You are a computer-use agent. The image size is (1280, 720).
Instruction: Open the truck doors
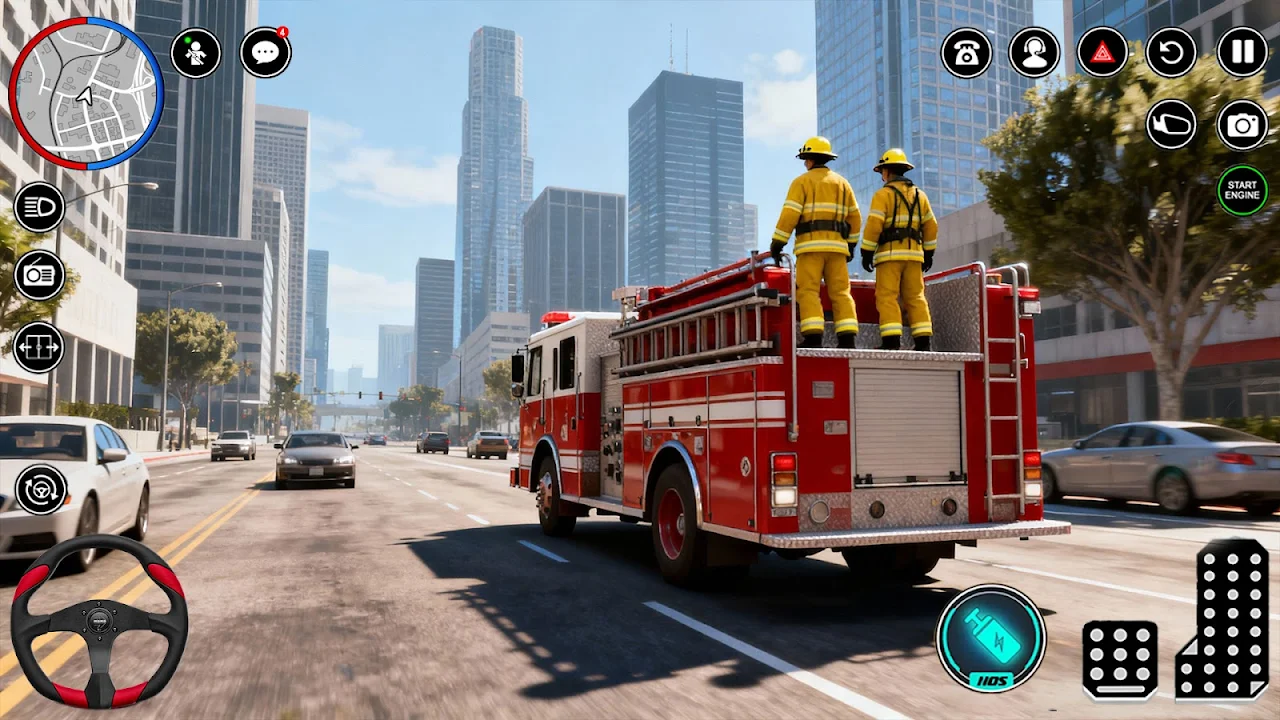click(40, 347)
